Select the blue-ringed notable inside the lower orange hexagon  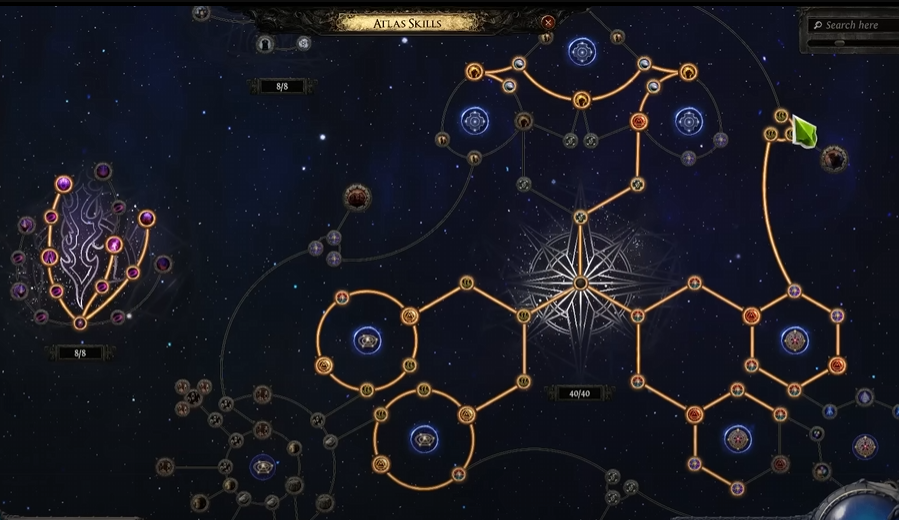click(738, 439)
